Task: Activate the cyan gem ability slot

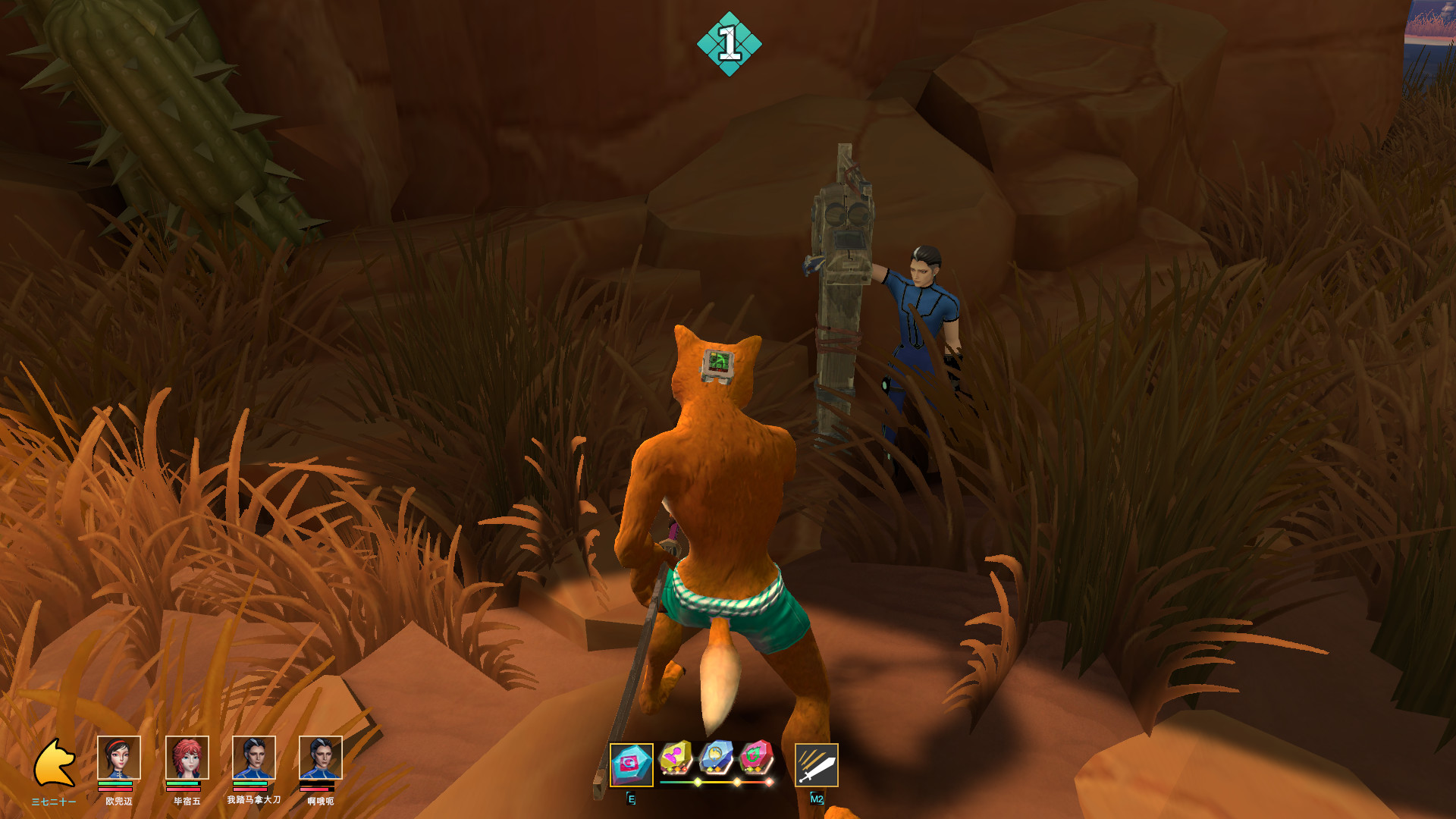Action: [631, 764]
